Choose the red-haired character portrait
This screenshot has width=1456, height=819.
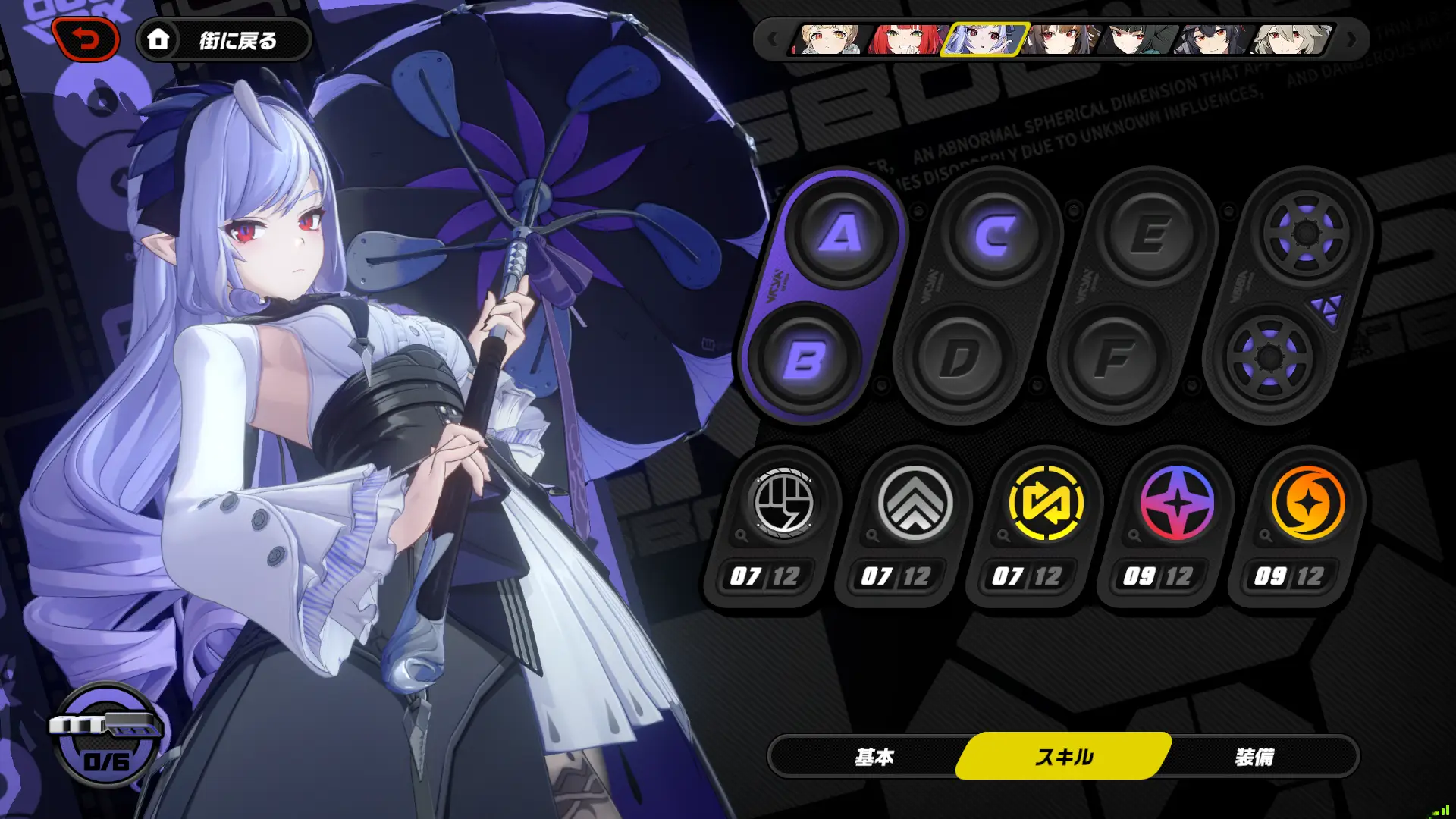906,39
